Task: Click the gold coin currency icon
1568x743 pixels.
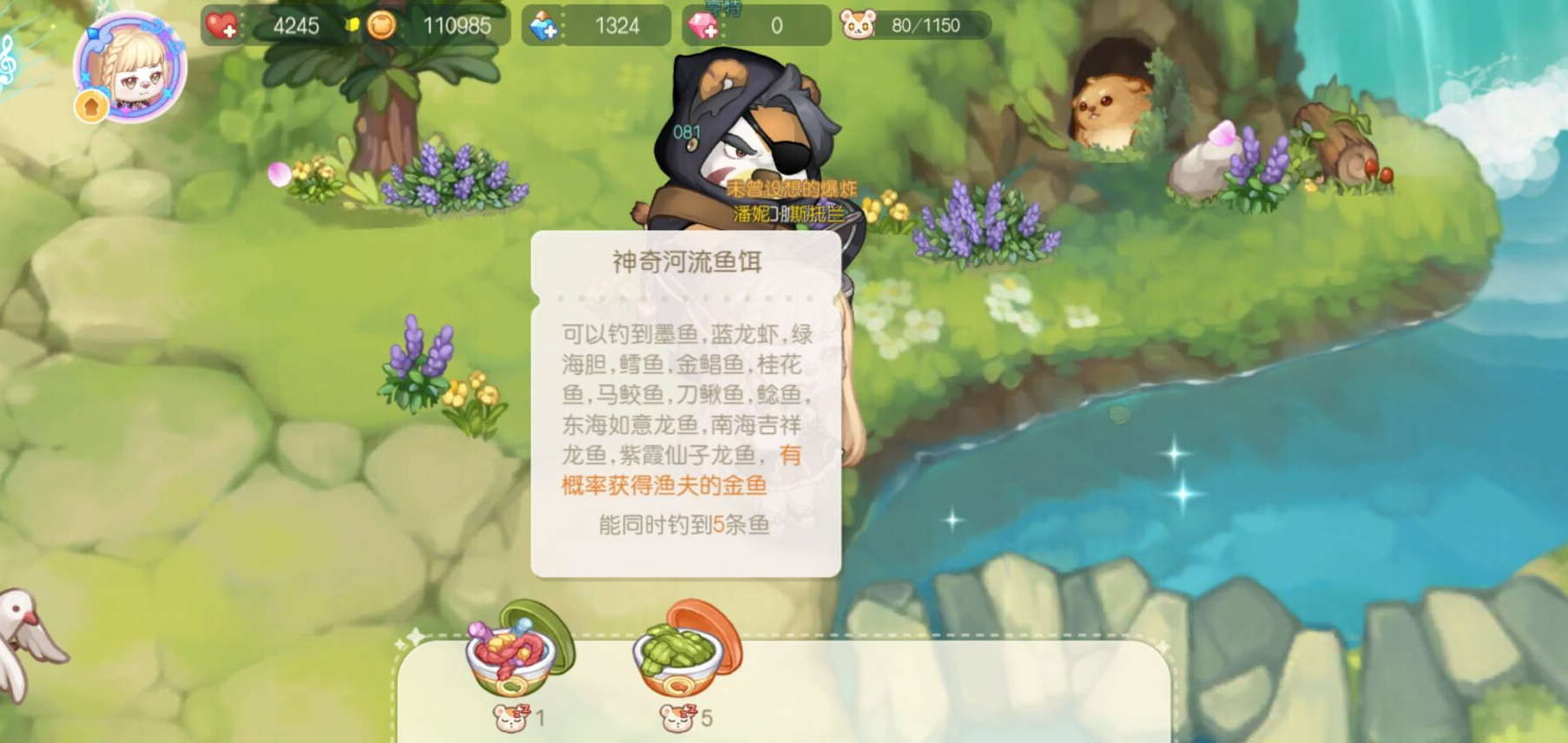Action: coord(380,25)
